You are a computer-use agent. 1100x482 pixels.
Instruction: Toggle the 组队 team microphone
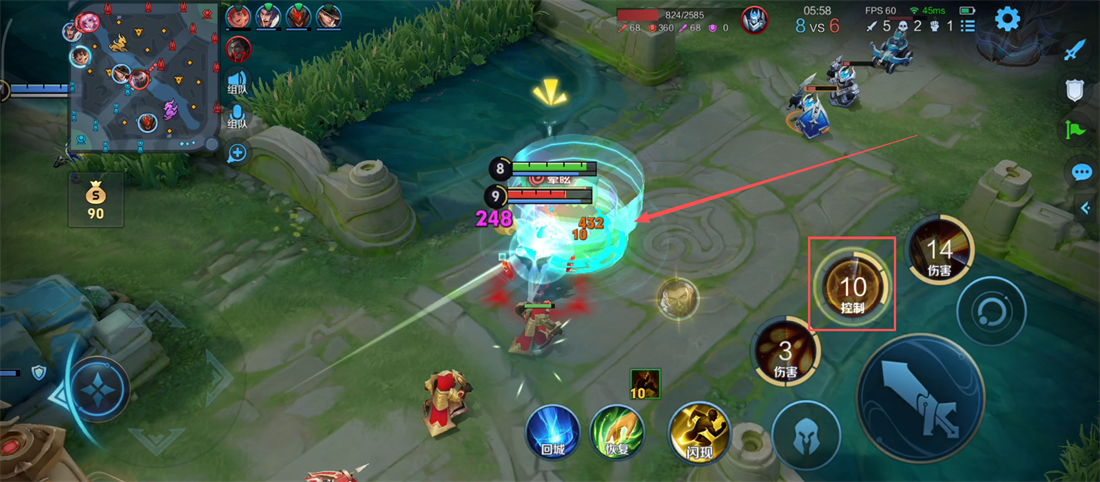click(x=237, y=116)
